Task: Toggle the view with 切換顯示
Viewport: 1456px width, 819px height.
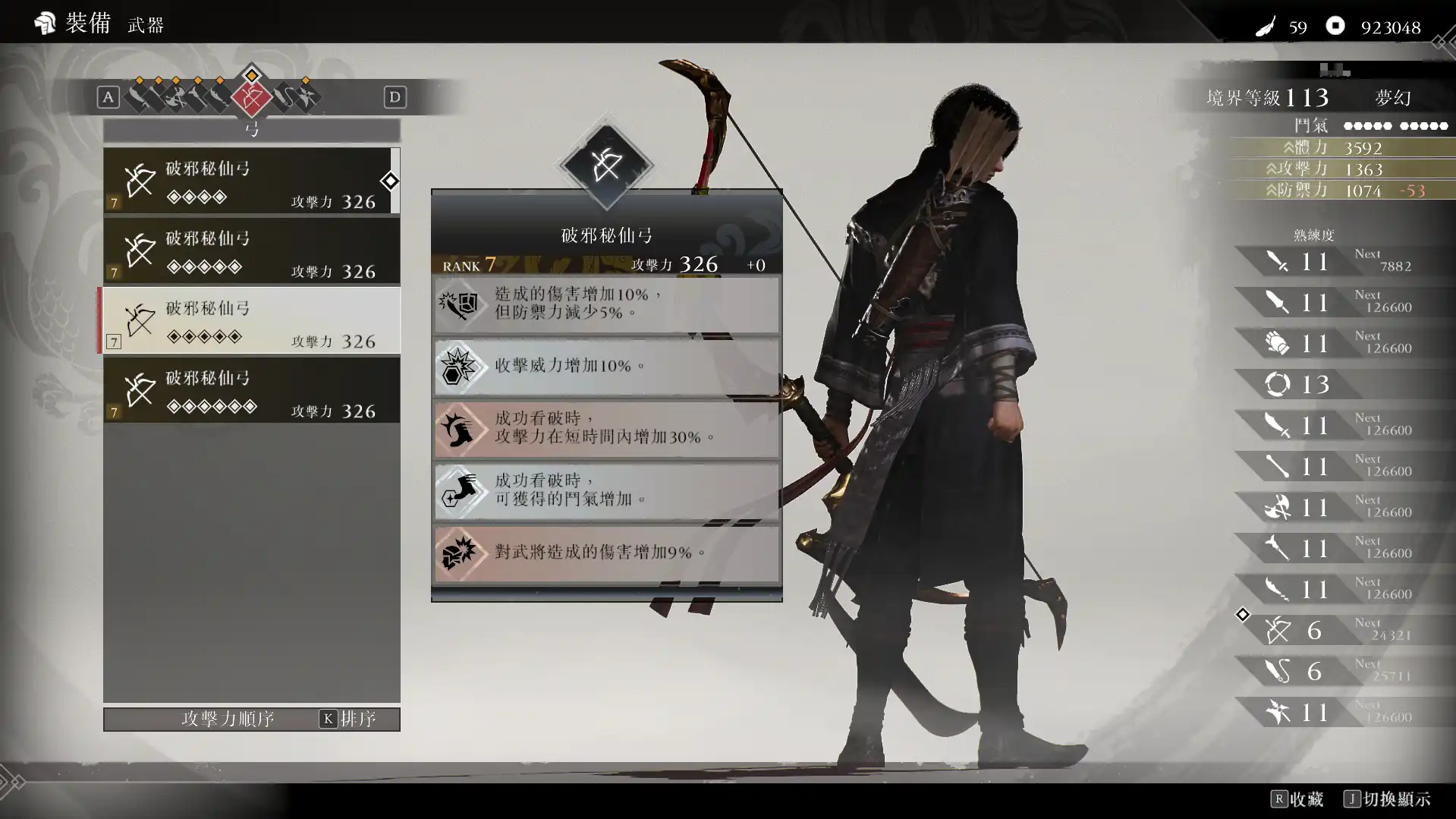Action: pyautogui.click(x=1387, y=799)
